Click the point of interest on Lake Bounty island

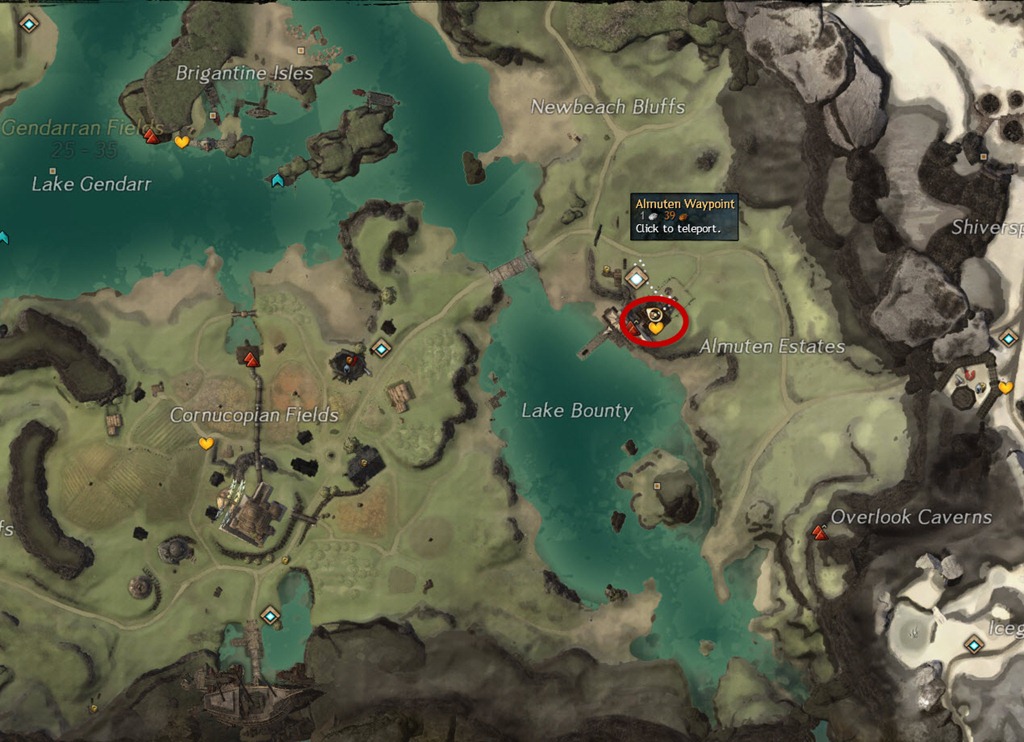point(657,486)
